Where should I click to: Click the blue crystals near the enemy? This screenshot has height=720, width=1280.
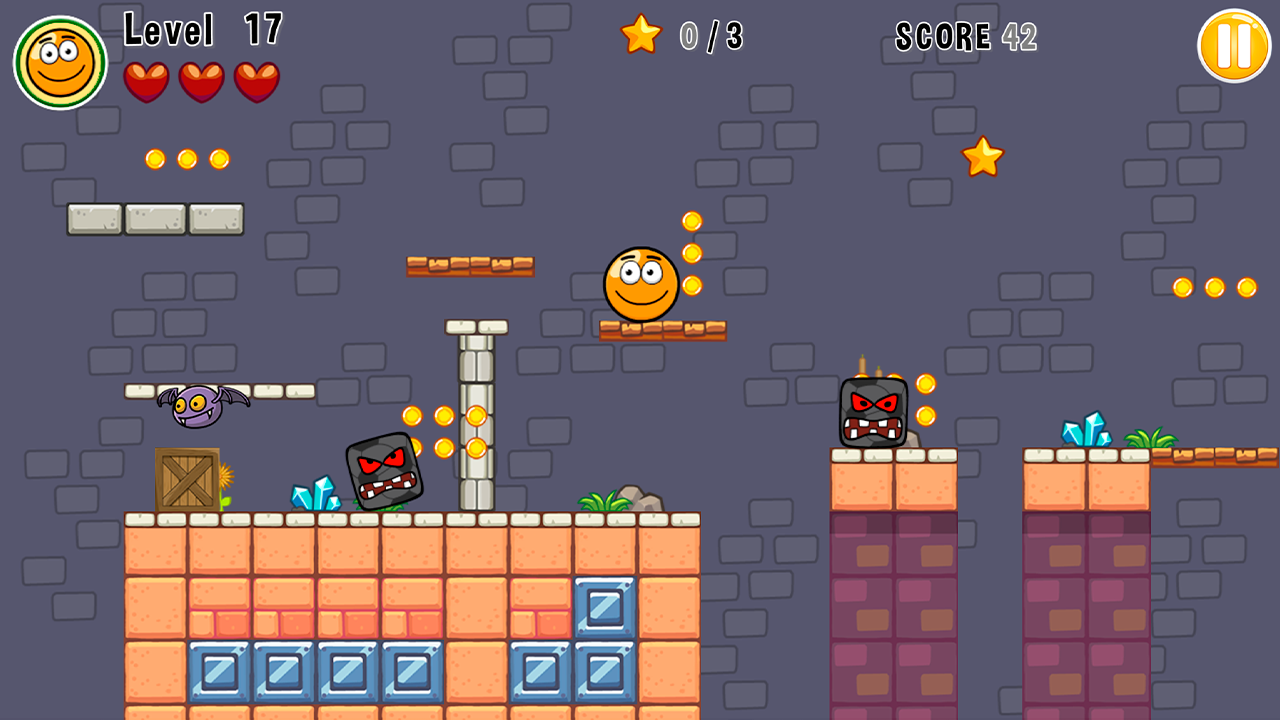click(313, 490)
